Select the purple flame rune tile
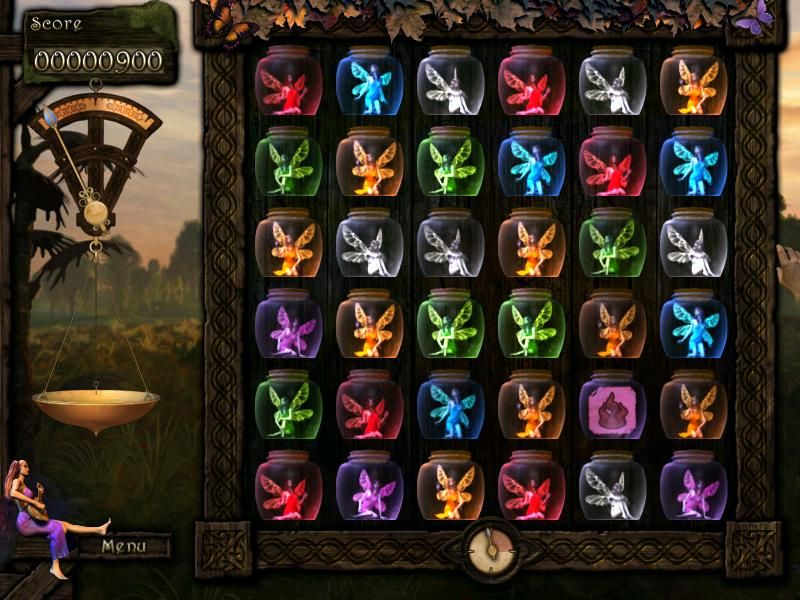 [x=612, y=406]
